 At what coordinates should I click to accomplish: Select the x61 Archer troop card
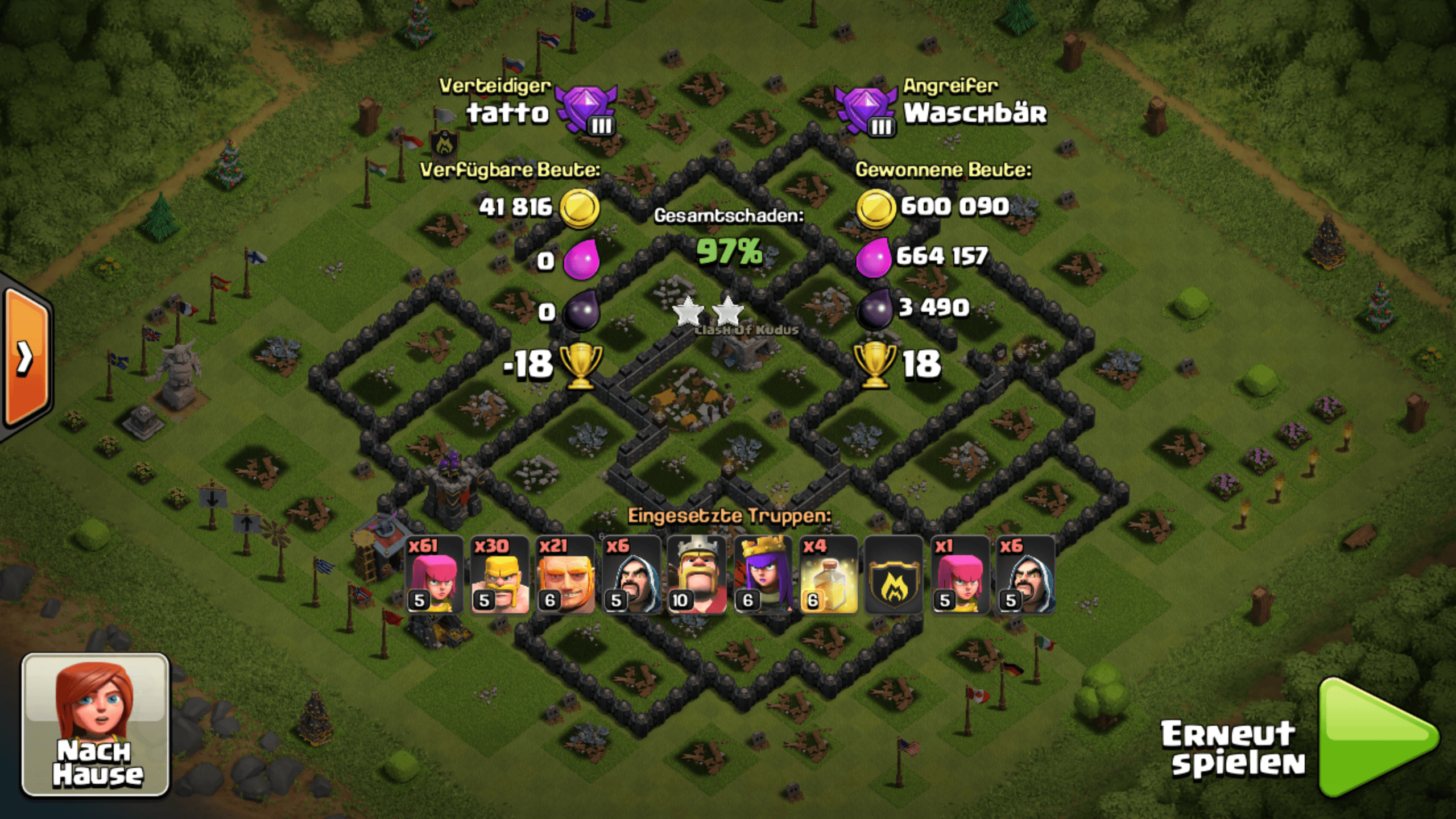click(x=435, y=575)
